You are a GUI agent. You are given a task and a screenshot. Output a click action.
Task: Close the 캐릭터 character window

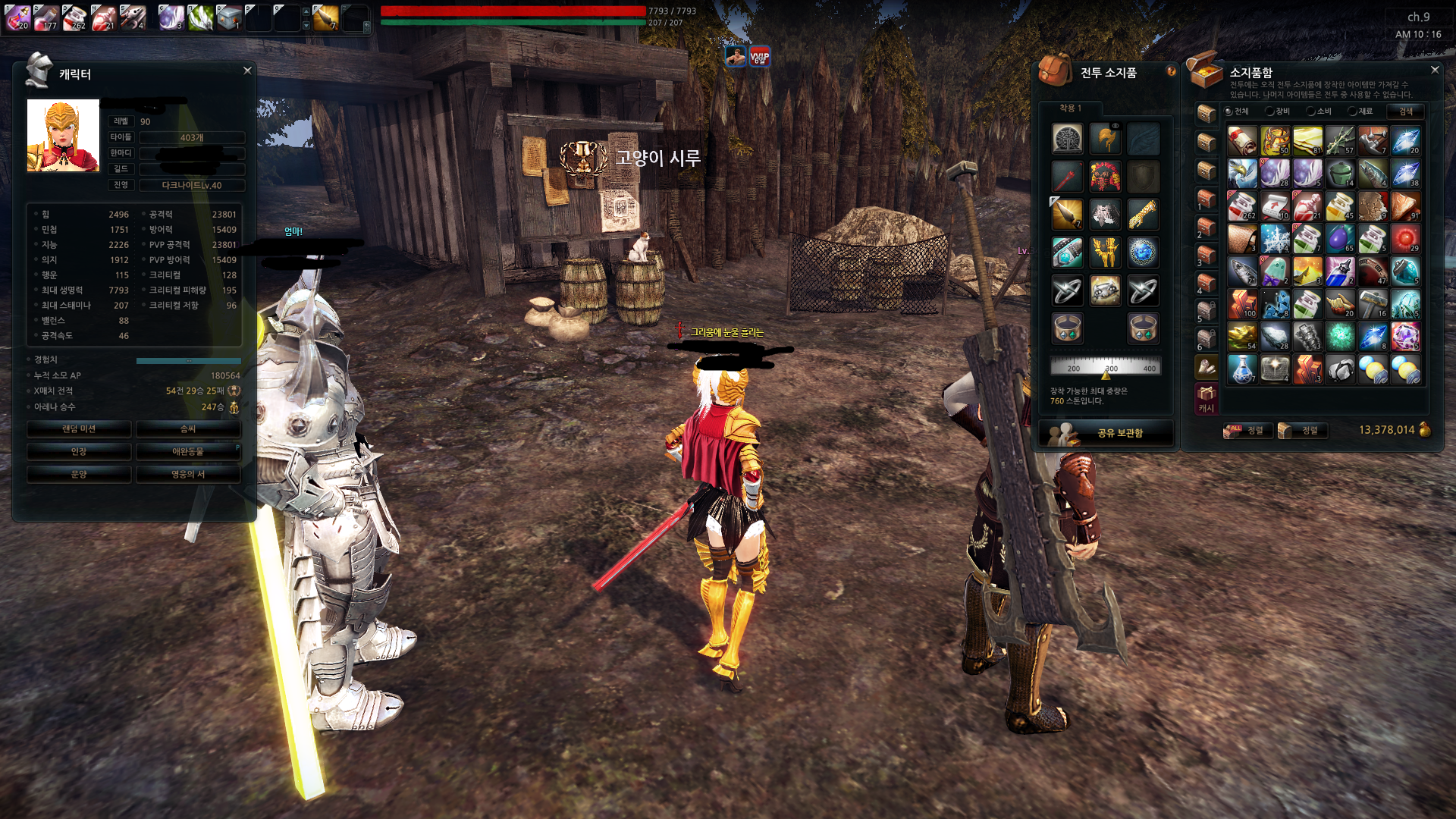pyautogui.click(x=247, y=71)
